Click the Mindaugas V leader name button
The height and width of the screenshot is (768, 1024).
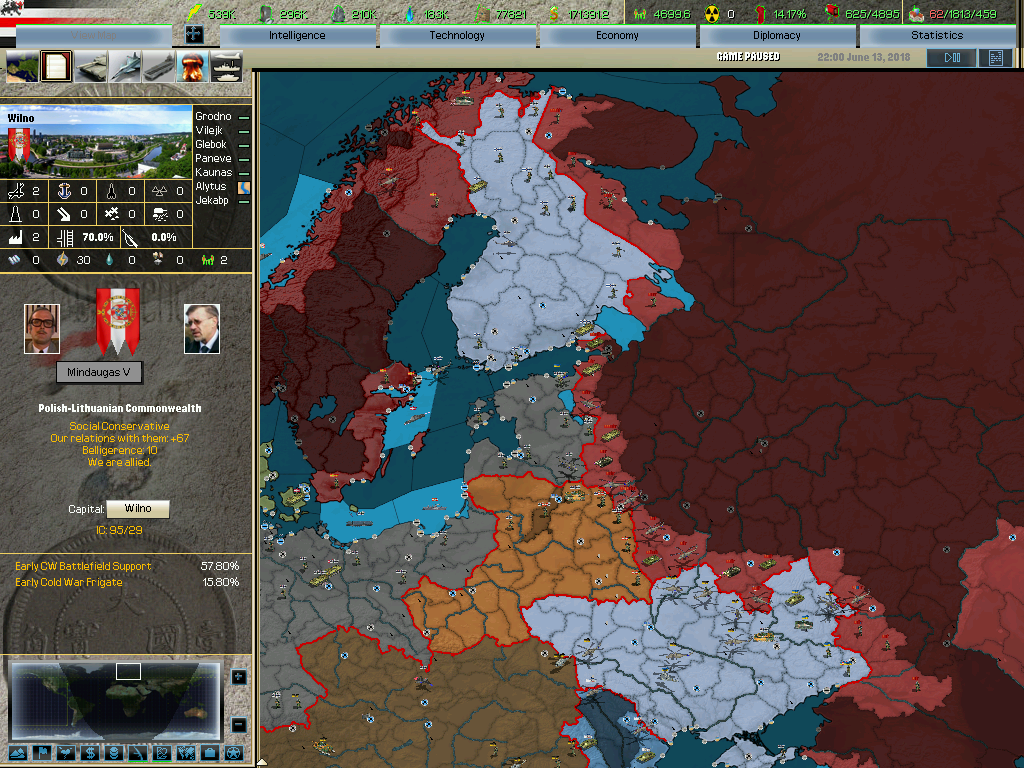100,373
